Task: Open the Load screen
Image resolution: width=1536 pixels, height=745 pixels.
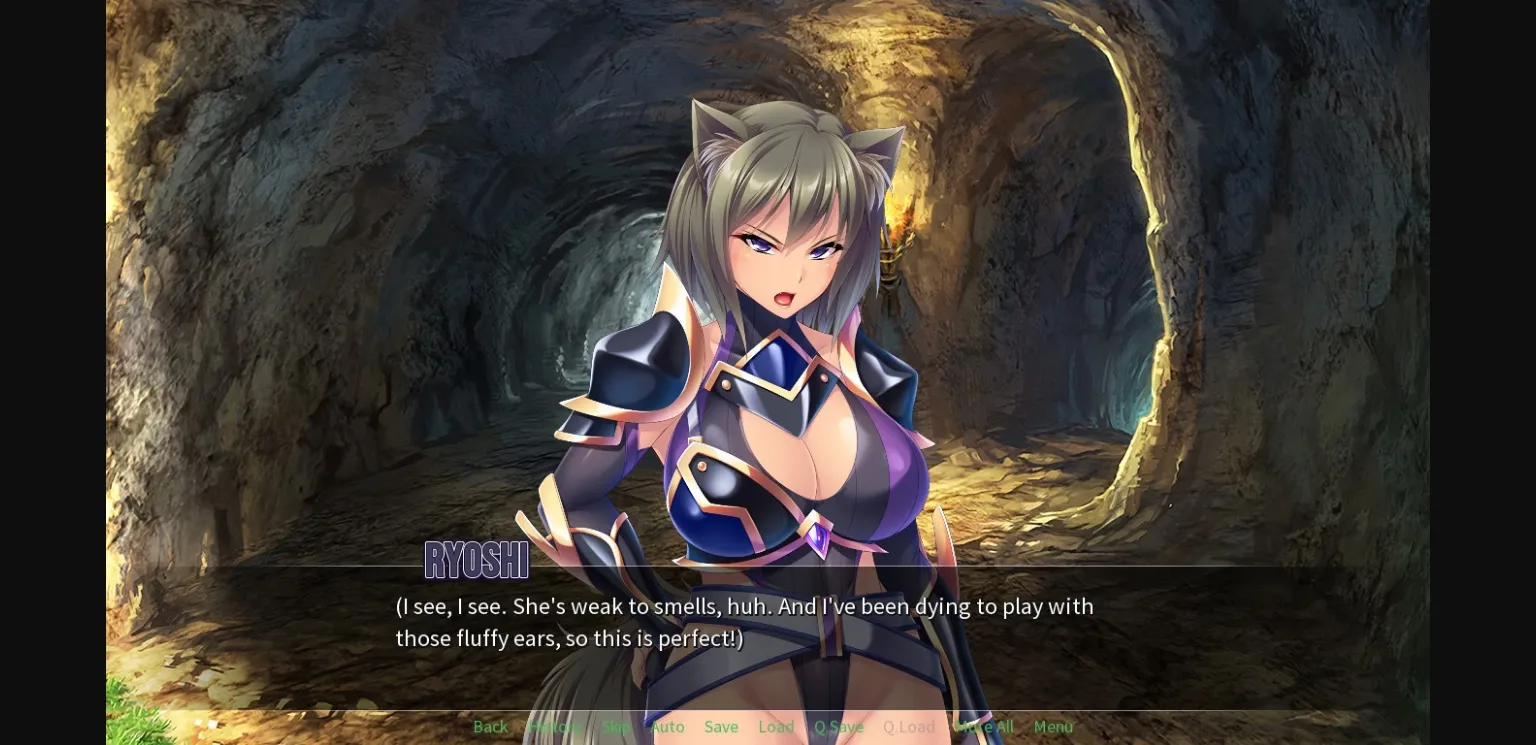Action: click(x=776, y=727)
